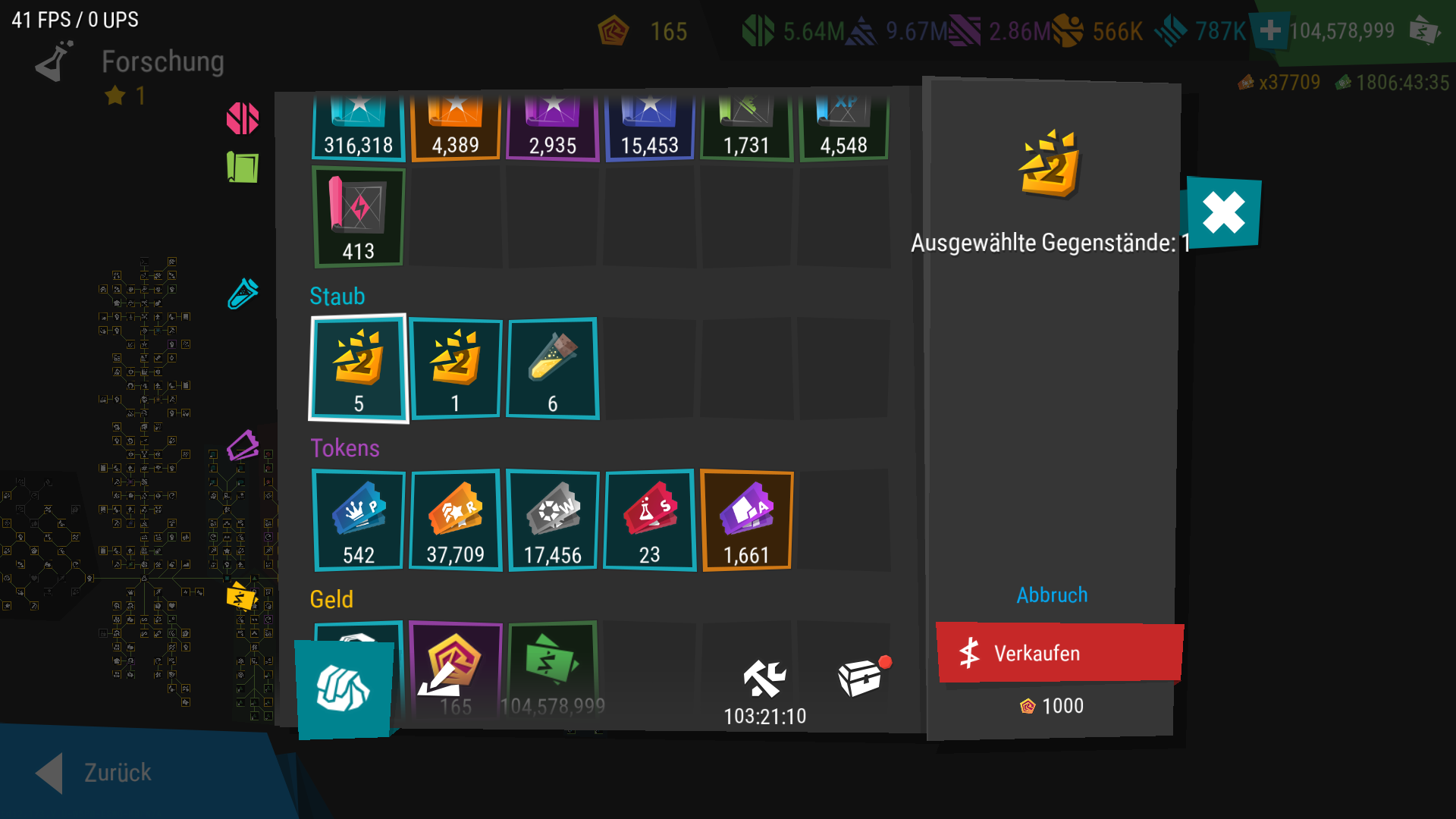
Task: Select the dust stack with 1 item
Action: [456, 369]
